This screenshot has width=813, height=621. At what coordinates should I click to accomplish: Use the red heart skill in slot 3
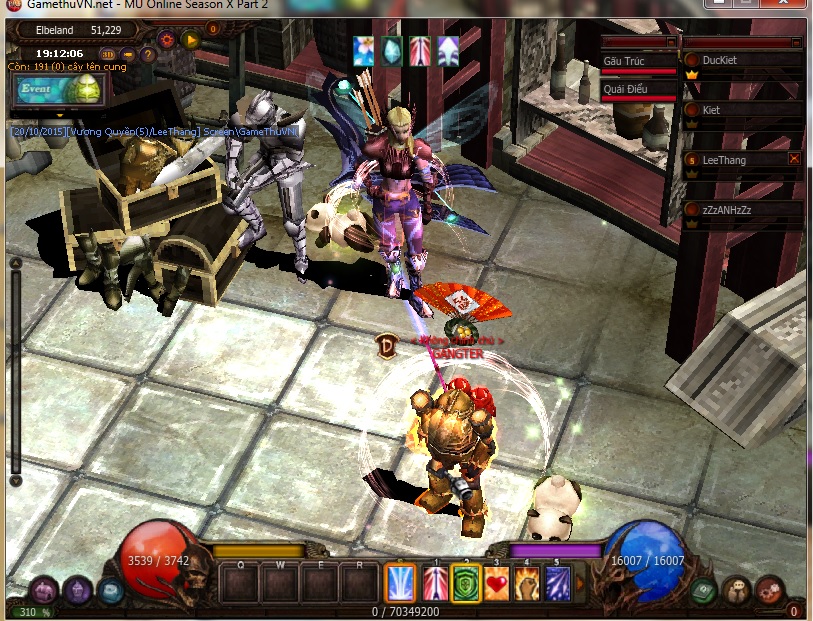(497, 582)
